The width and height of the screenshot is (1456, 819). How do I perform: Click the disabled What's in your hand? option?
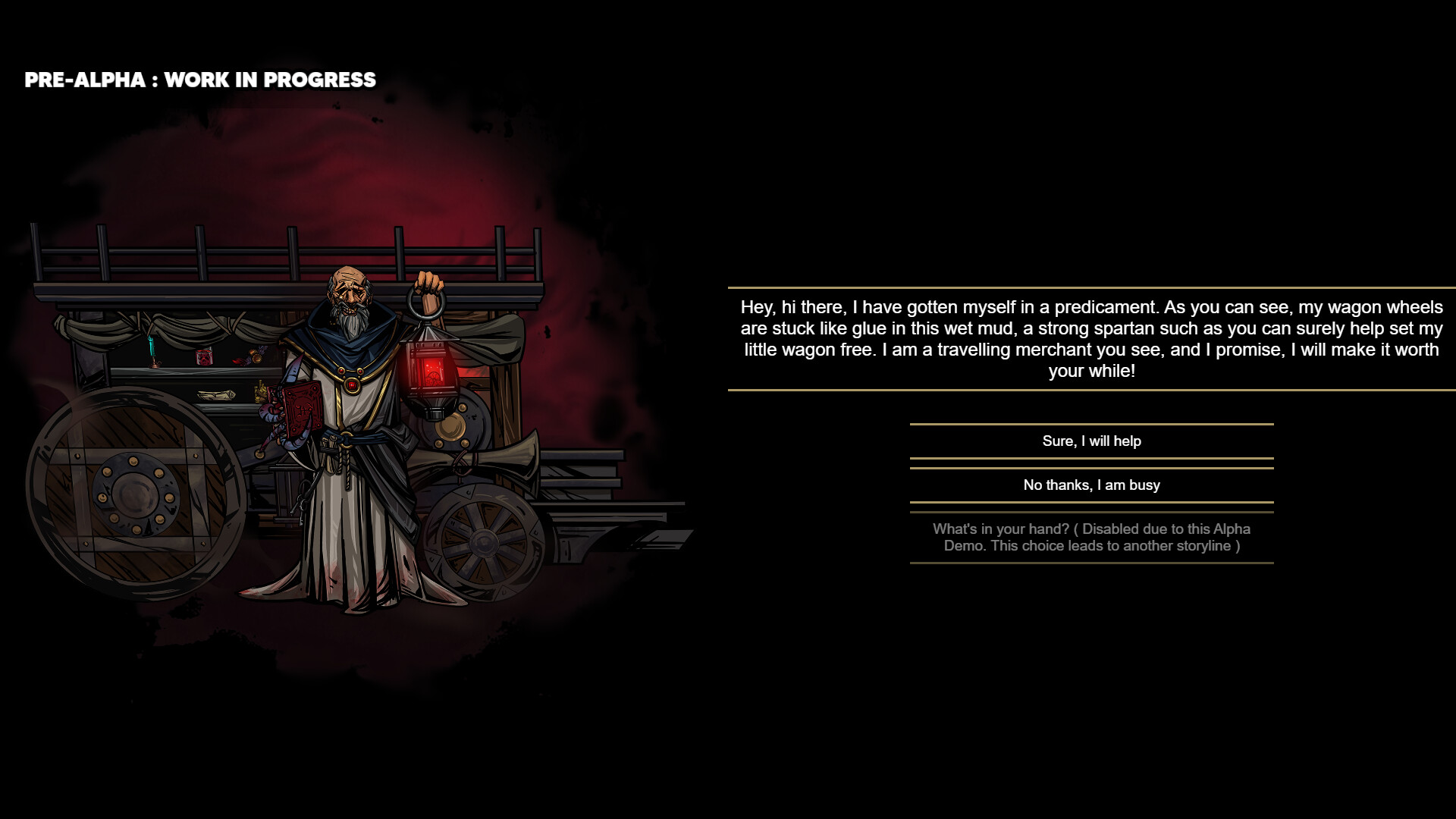coord(1090,537)
